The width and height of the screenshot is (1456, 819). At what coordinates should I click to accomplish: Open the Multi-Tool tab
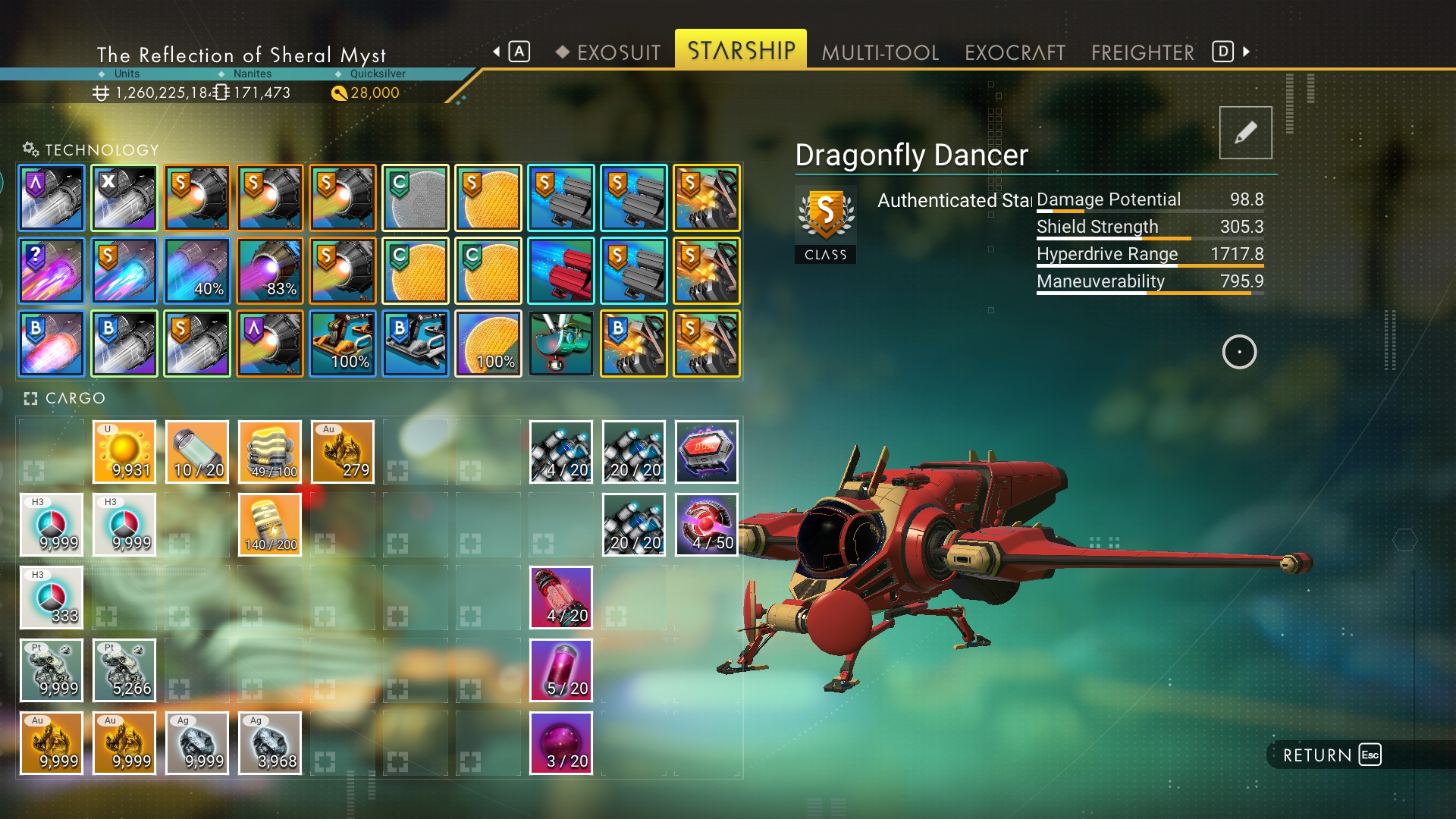point(880,52)
